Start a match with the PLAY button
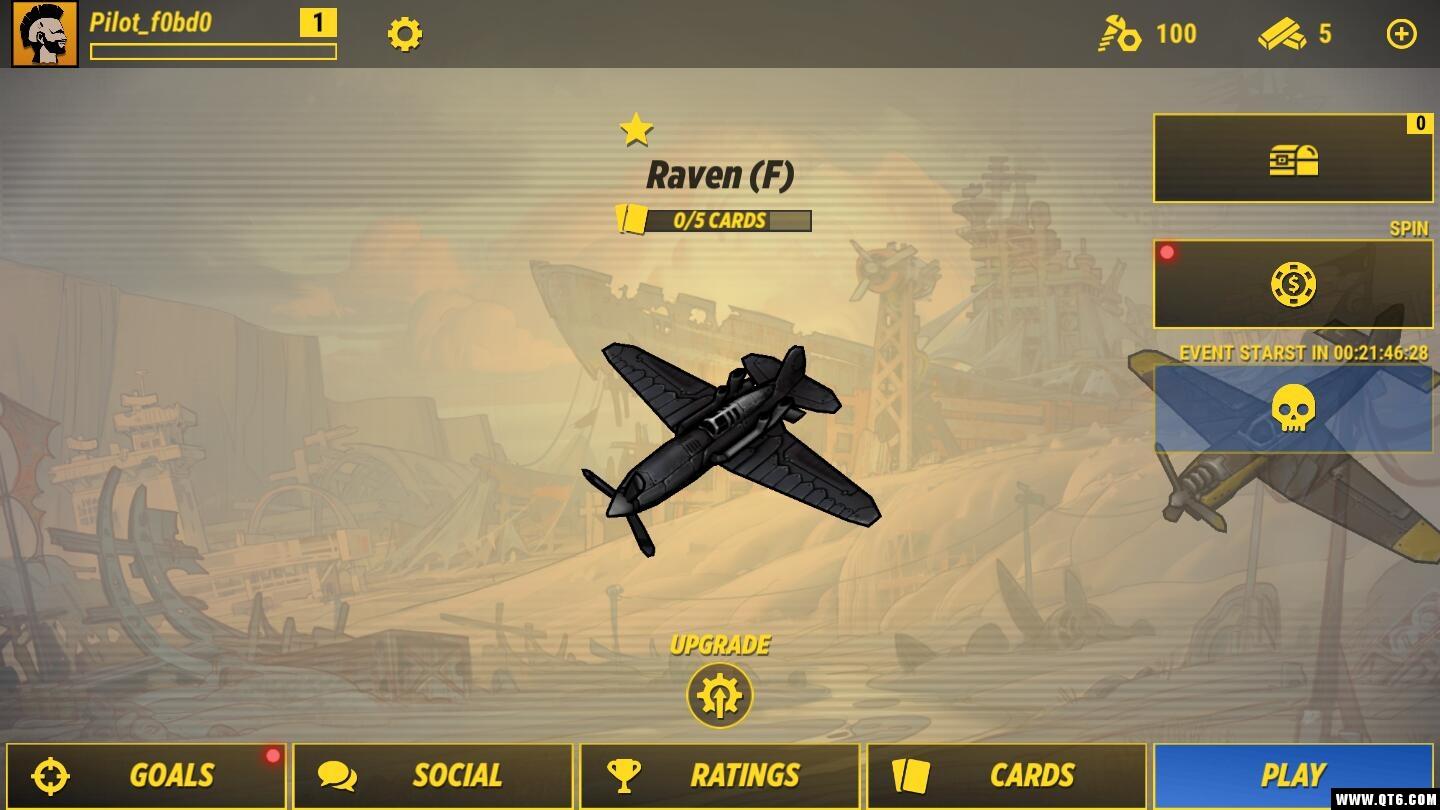This screenshot has width=1440, height=810. point(1292,775)
